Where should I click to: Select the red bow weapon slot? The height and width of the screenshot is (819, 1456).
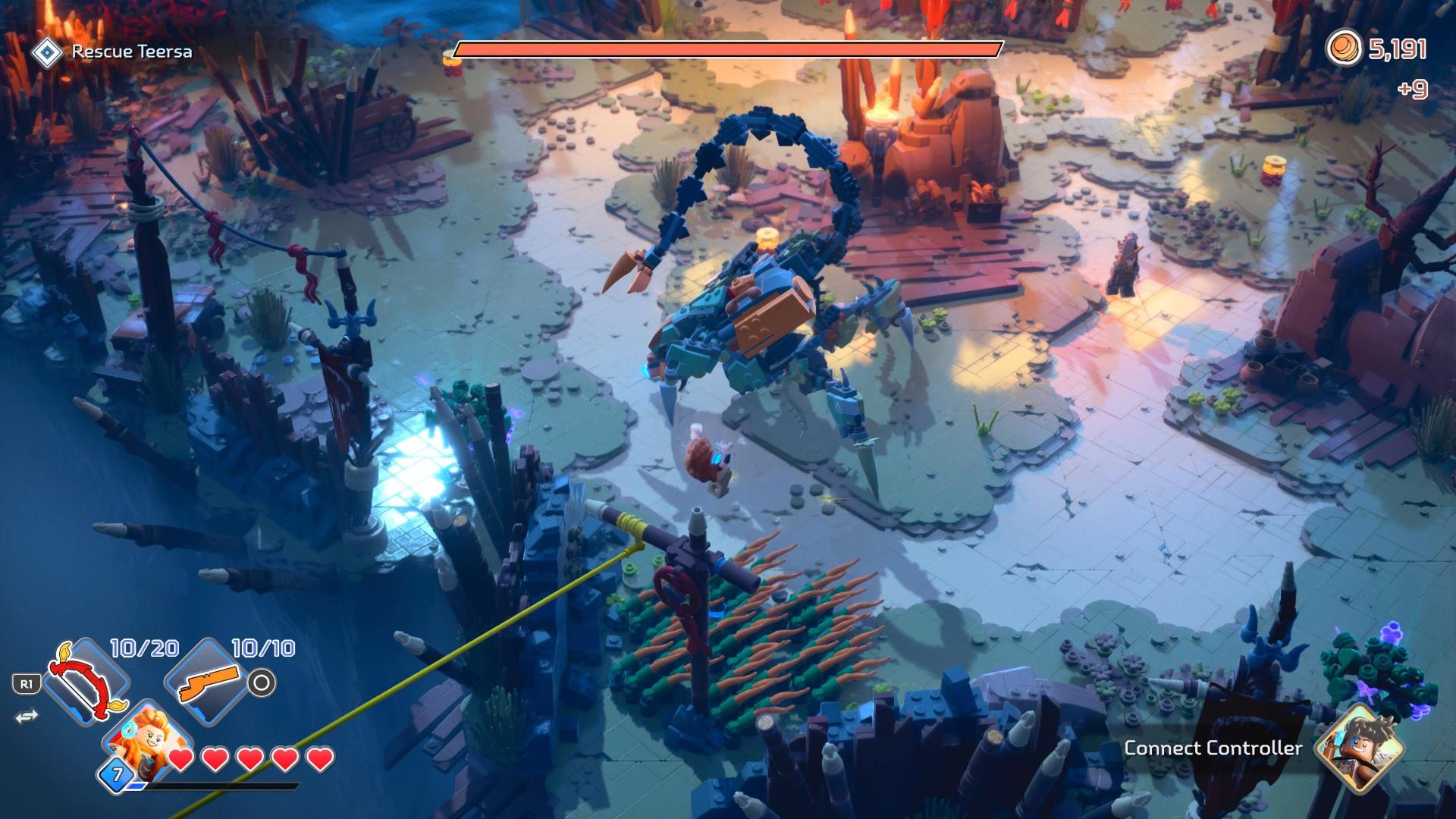point(86,679)
